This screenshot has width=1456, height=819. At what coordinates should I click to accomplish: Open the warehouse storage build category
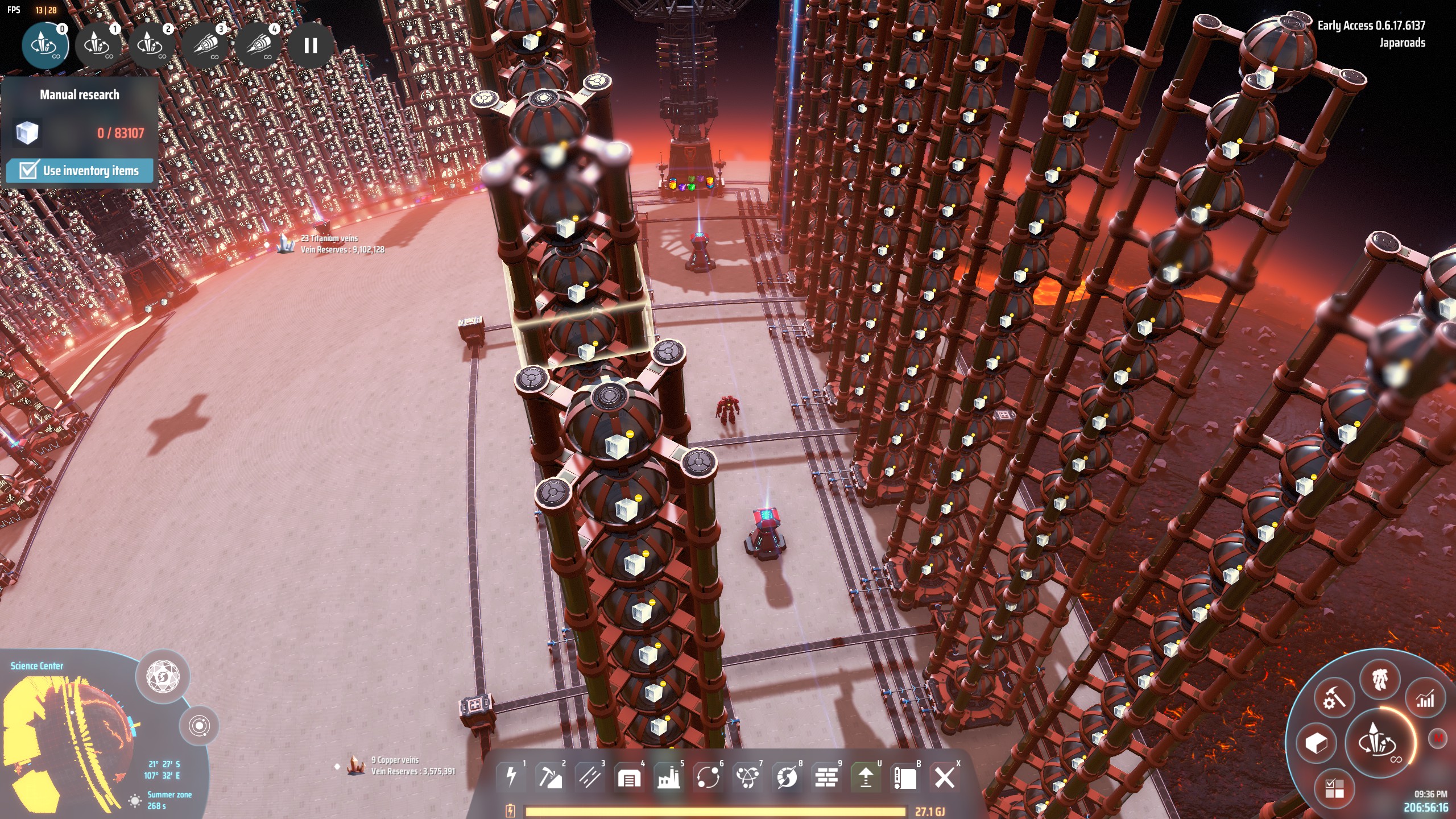629,777
